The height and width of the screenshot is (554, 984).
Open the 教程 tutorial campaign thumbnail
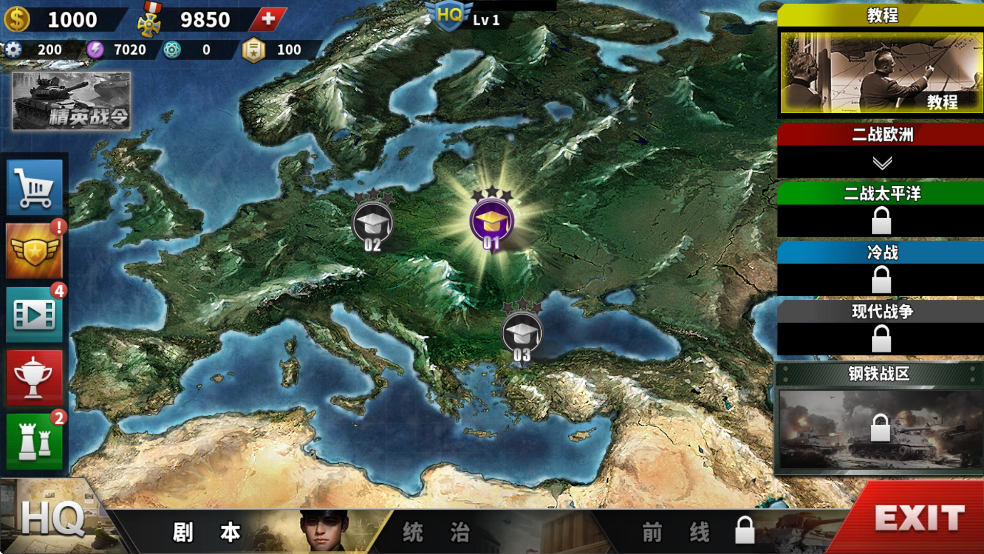tap(879, 74)
